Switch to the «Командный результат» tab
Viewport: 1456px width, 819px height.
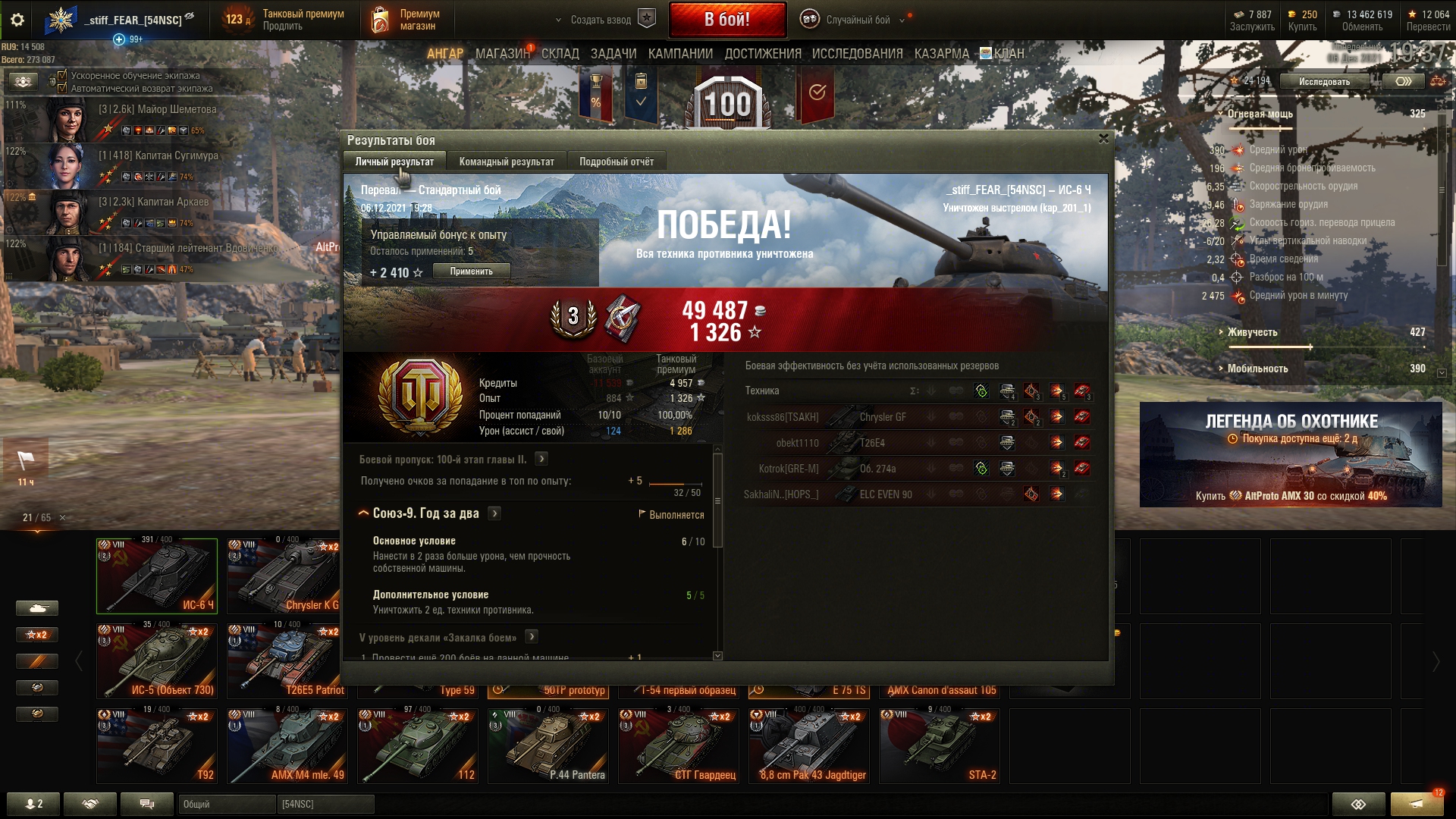tap(506, 162)
